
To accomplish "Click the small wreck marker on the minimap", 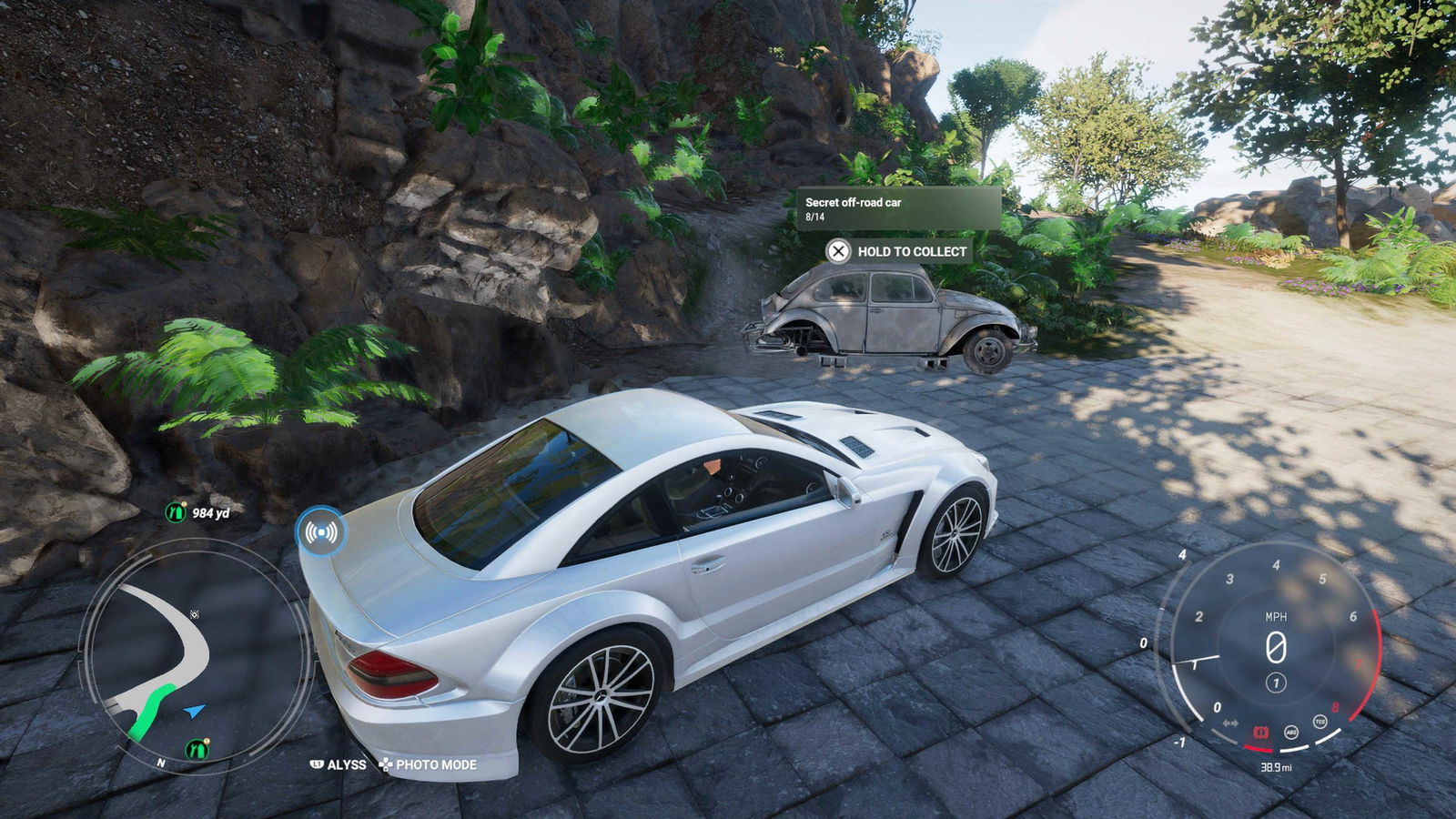I will pyautogui.click(x=194, y=615).
